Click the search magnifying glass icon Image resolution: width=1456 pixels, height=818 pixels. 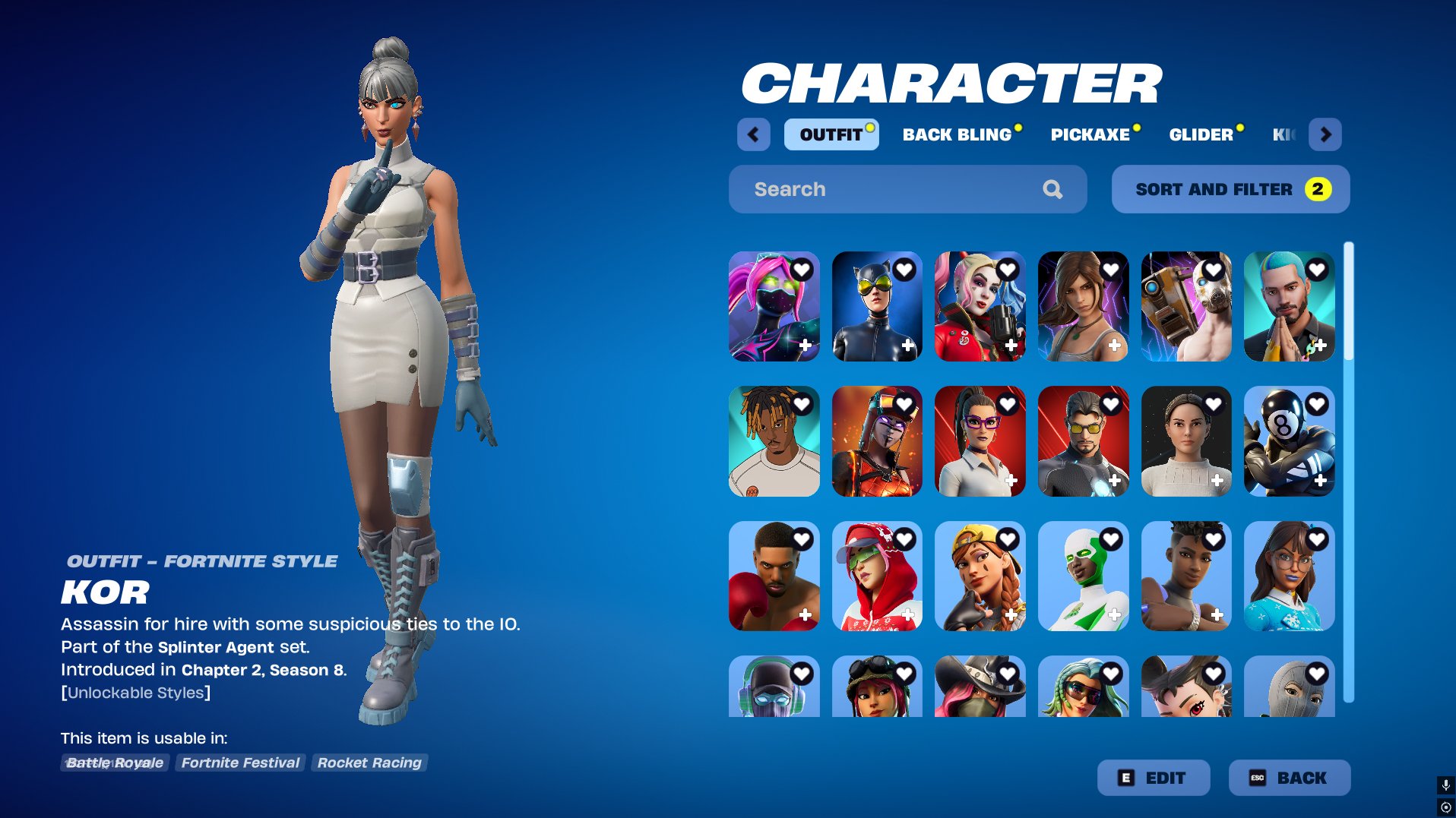[1053, 189]
